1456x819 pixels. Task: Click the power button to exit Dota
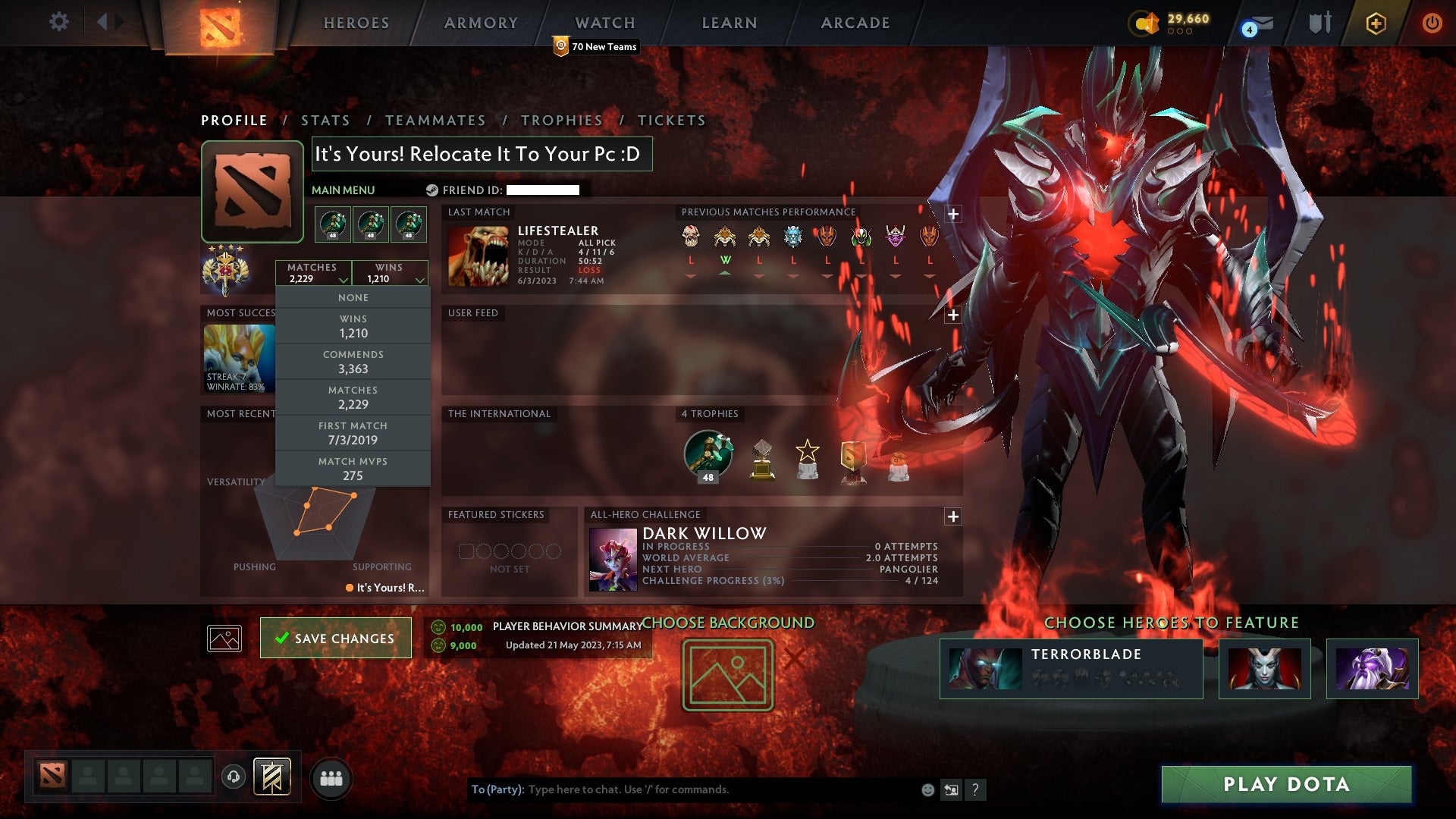(x=1432, y=23)
